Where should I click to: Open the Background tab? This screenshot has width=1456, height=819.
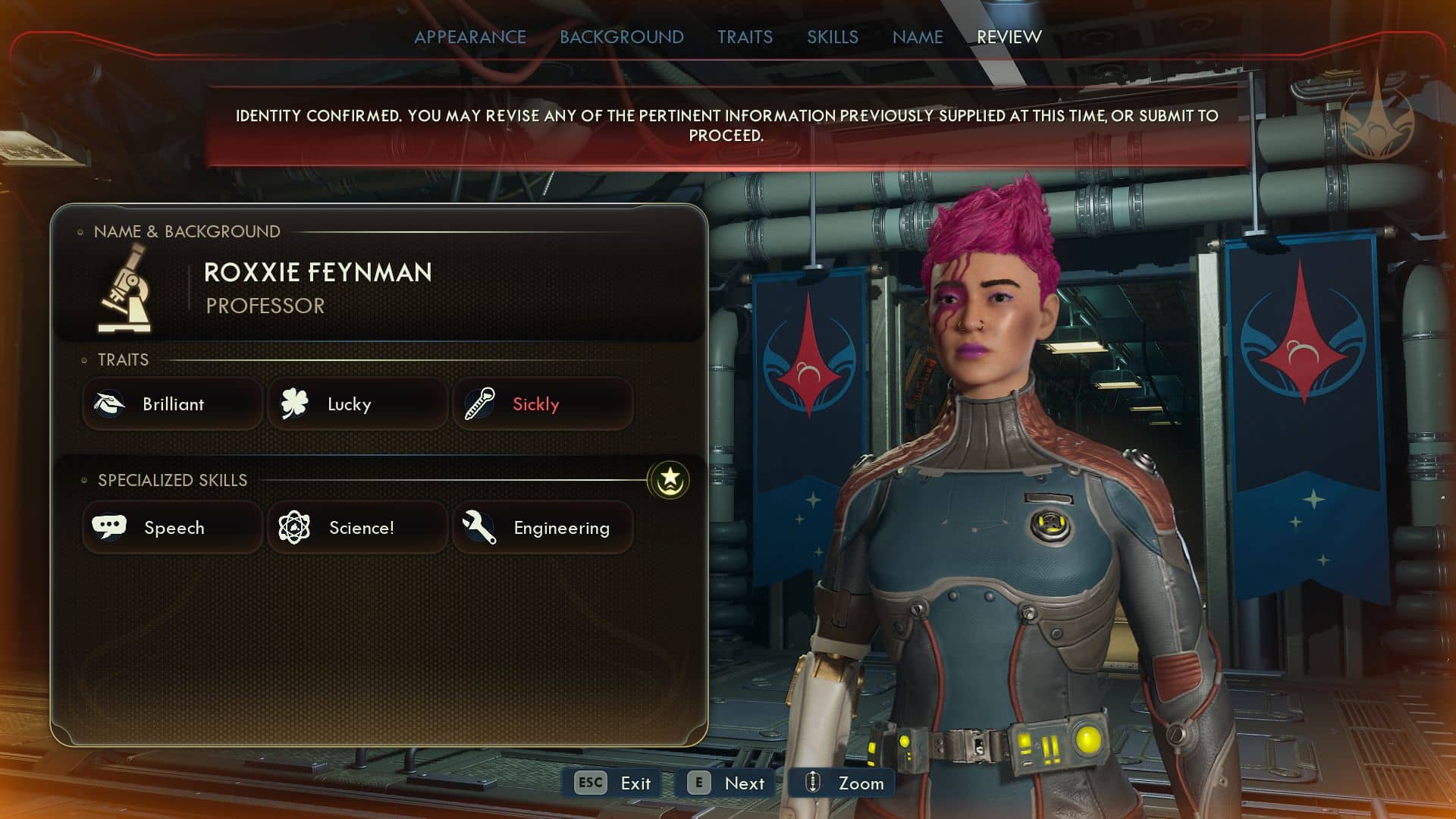tap(621, 37)
